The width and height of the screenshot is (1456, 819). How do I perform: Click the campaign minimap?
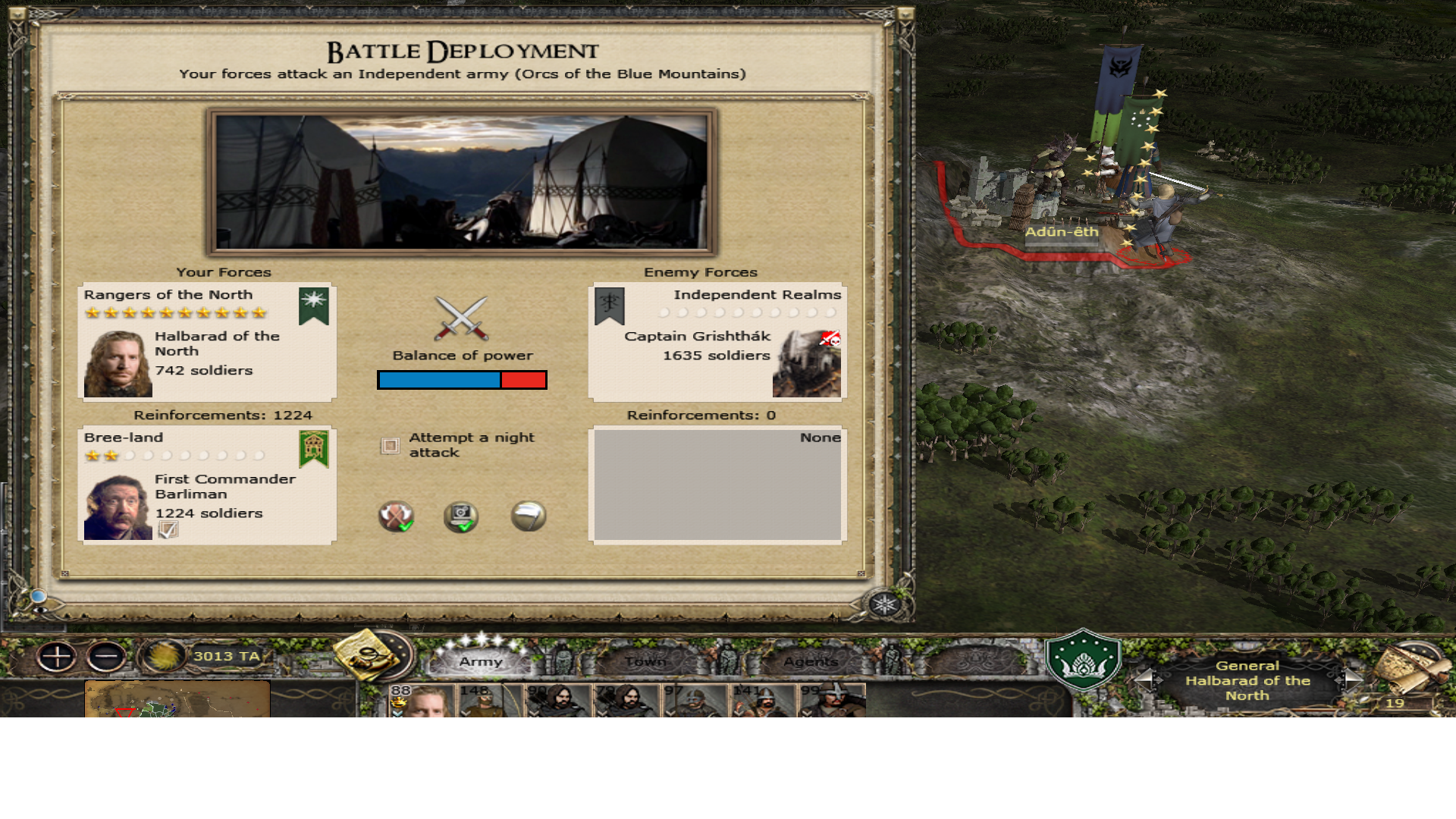(x=177, y=699)
